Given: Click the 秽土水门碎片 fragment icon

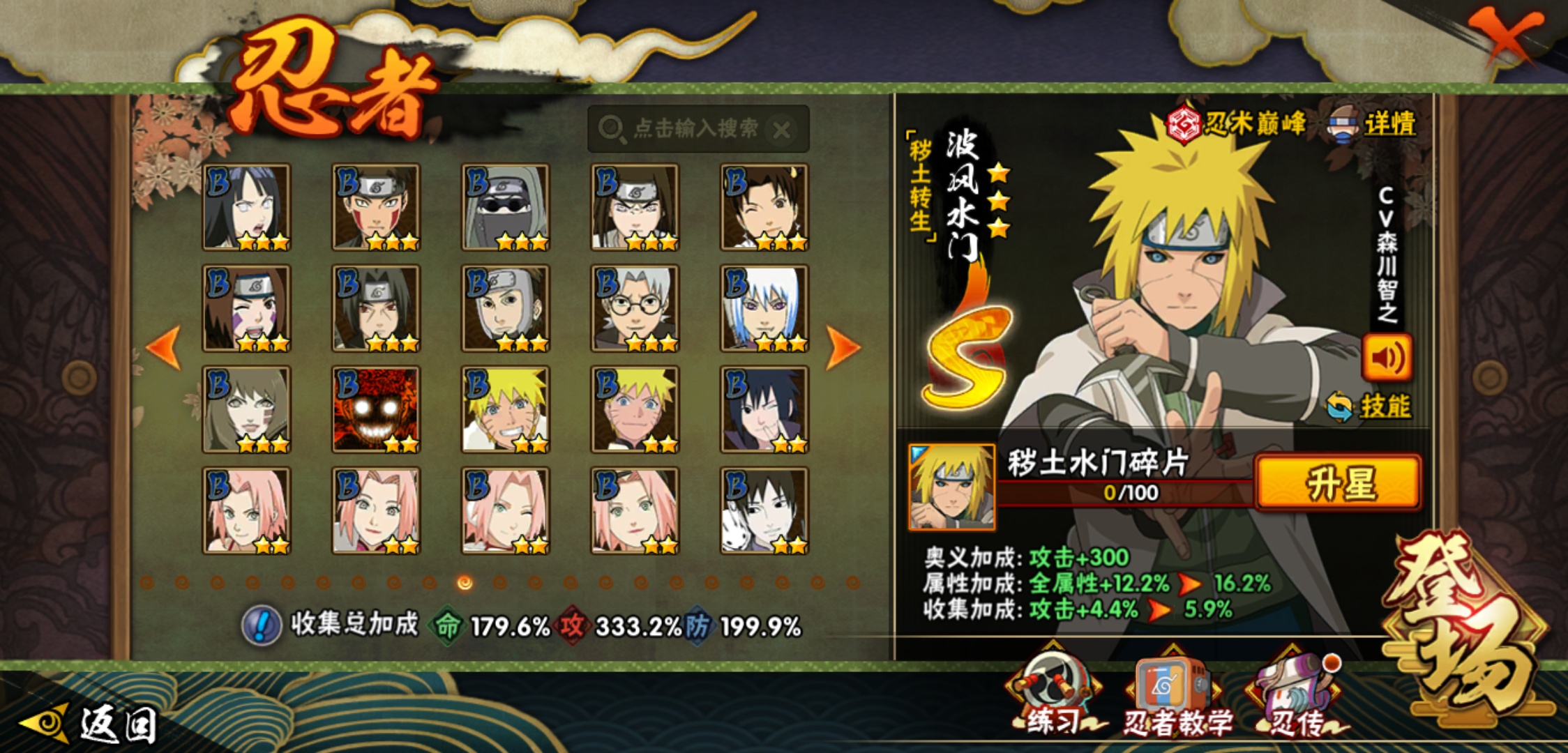Looking at the screenshot, I should (x=951, y=487).
